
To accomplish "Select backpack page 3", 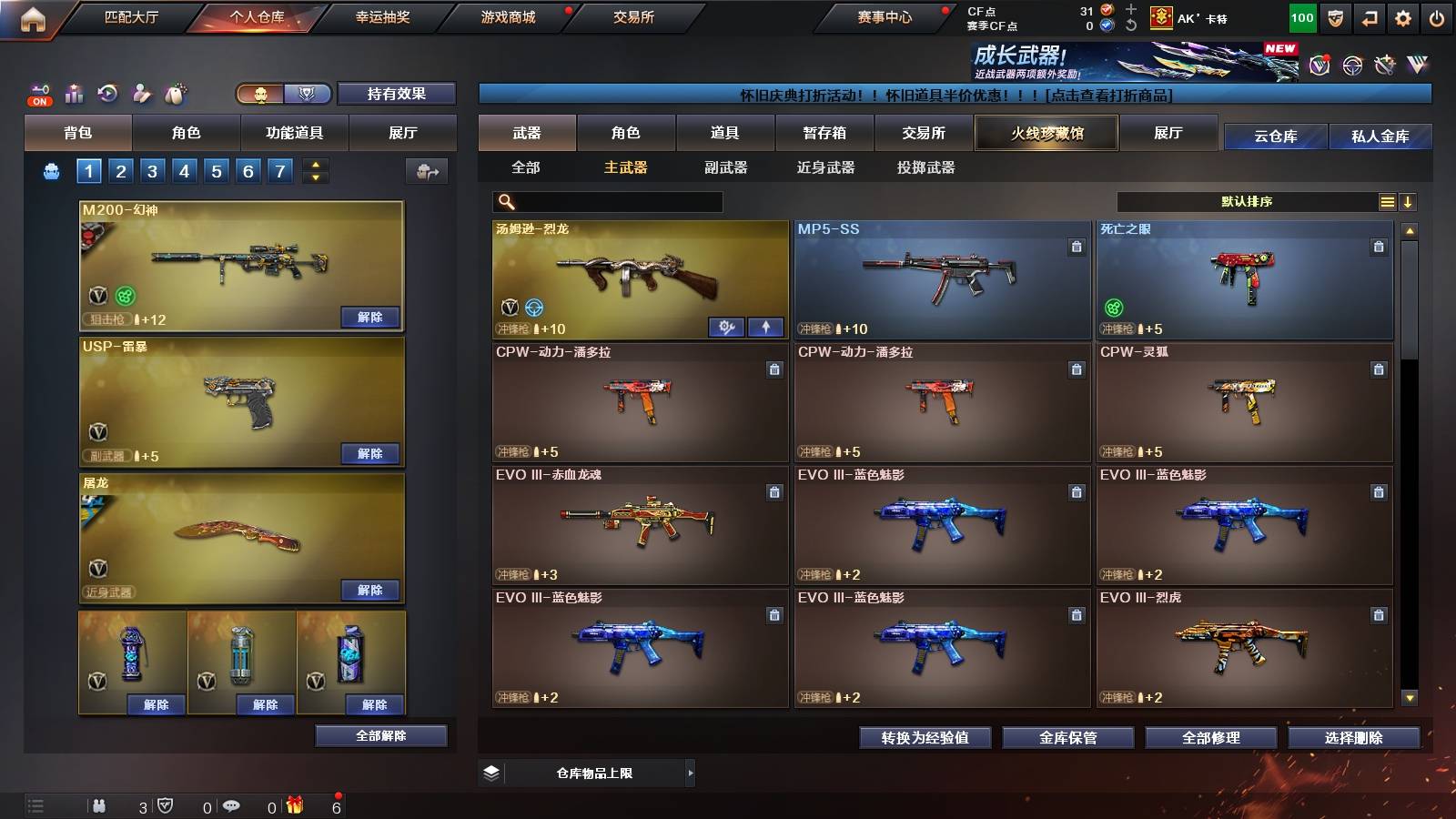I will (x=153, y=170).
